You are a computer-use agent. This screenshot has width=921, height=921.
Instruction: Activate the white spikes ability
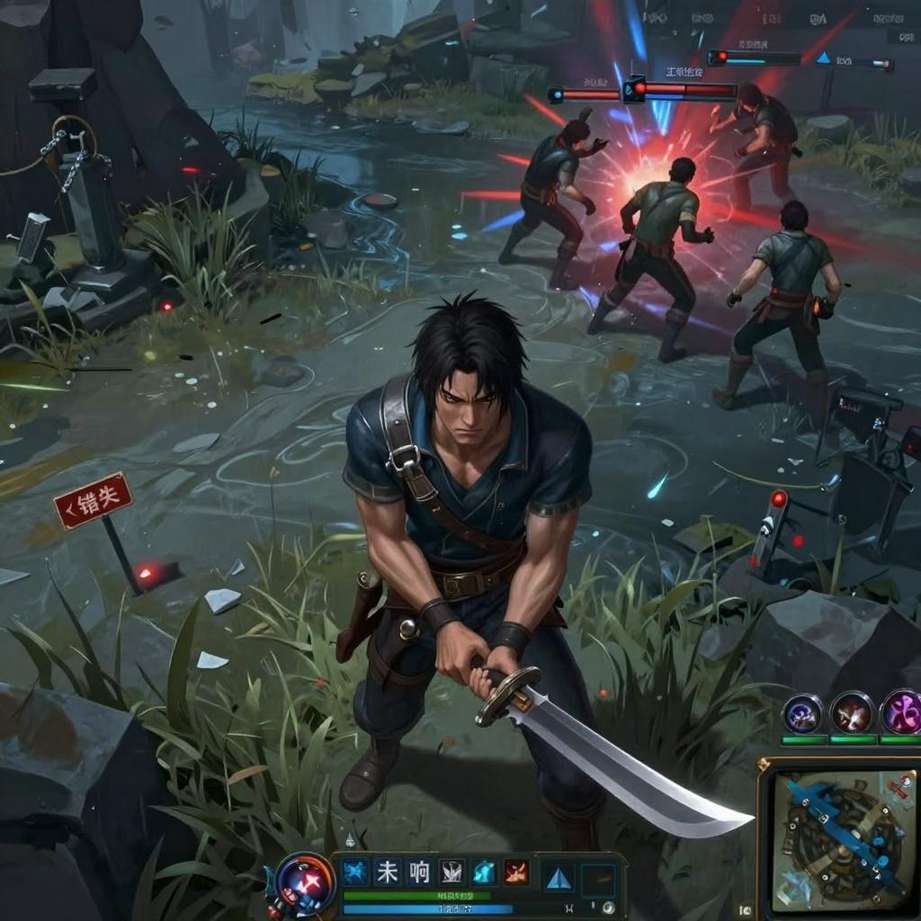click(452, 871)
